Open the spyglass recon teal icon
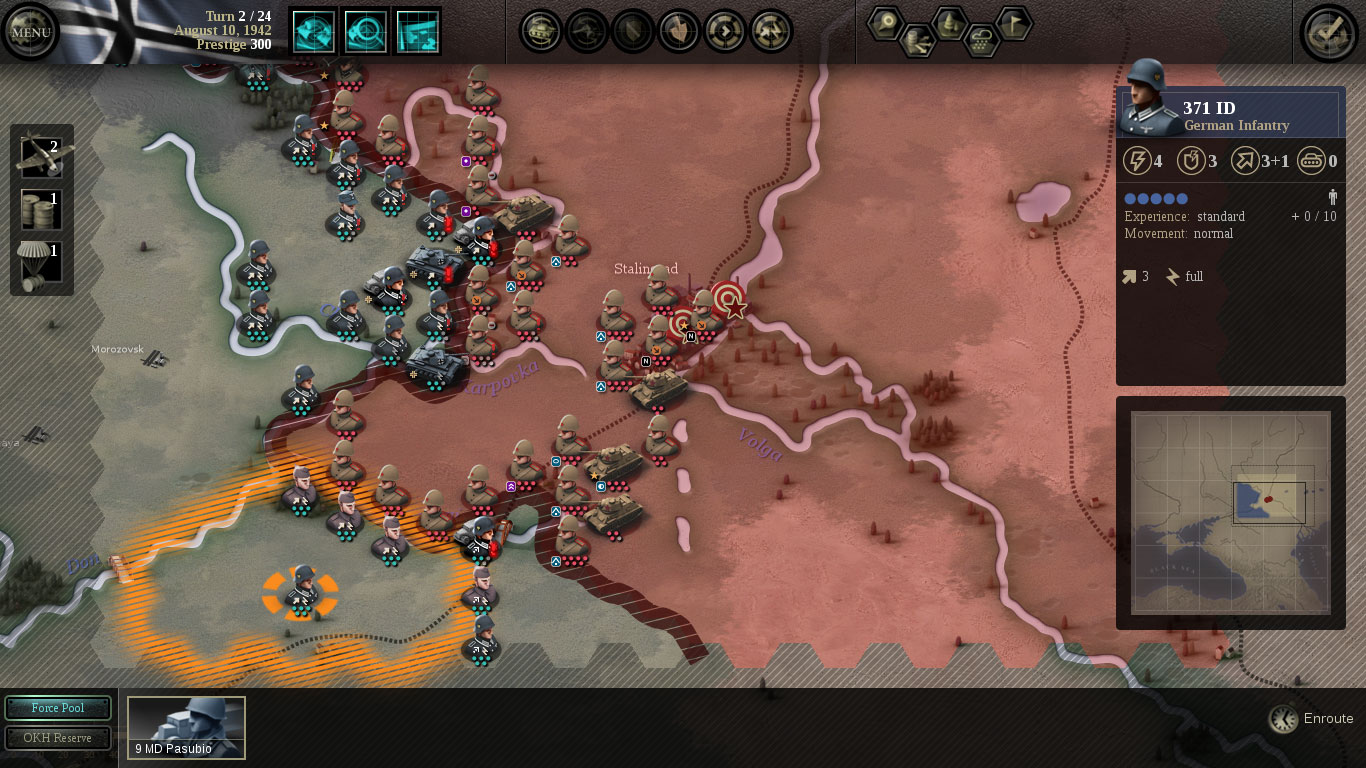The width and height of the screenshot is (1366, 768). (366, 31)
